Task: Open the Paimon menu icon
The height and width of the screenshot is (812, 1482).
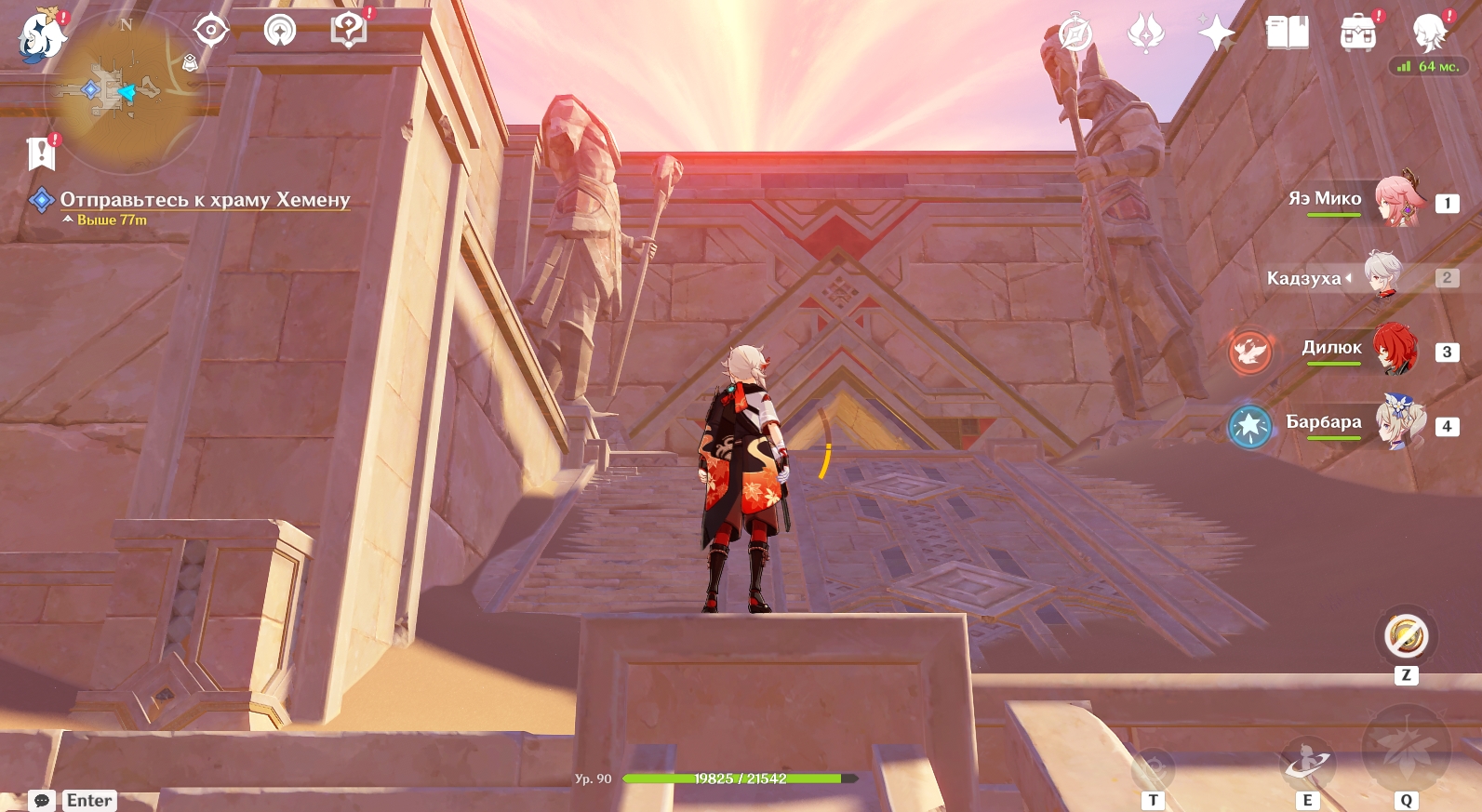Action: 41,35
